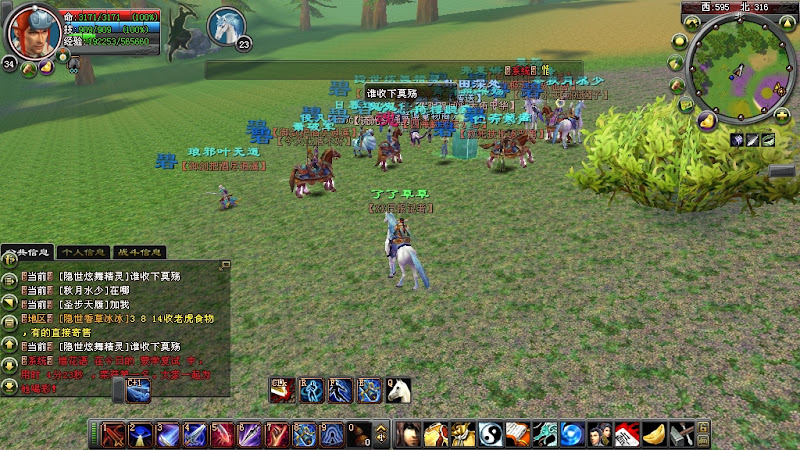Open the gold ingot shop icon in bottom bar

point(653,434)
